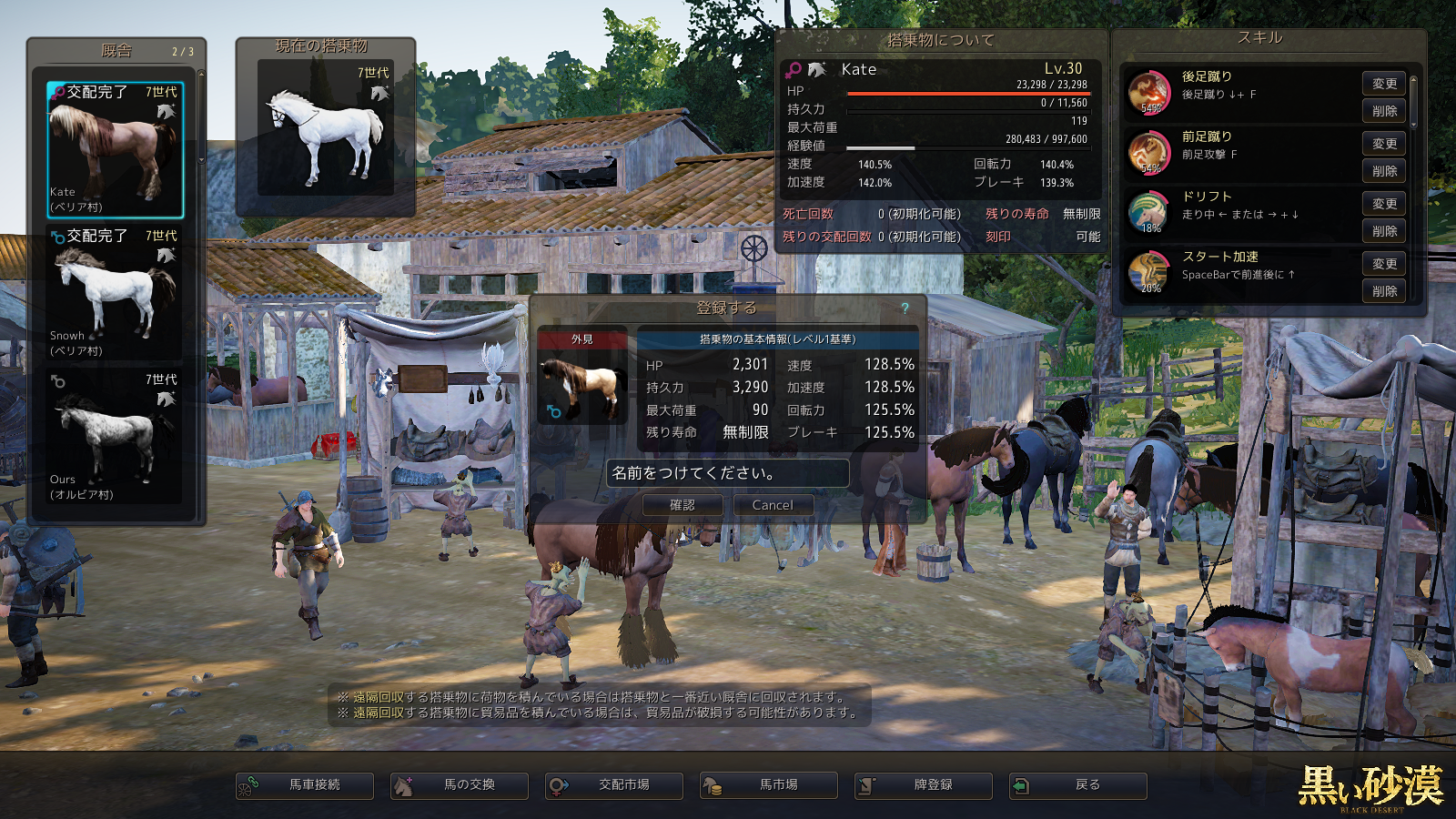1456x819 pixels.
Task: Go back with the 戻る button
Action: pyautogui.click(x=1078, y=785)
